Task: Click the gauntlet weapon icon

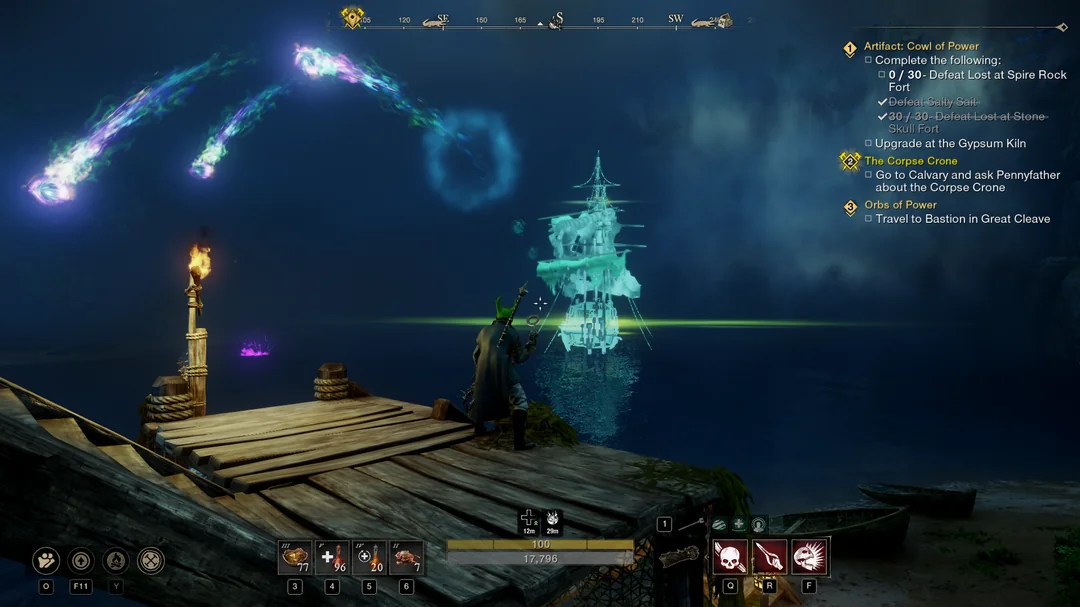Action: click(x=679, y=557)
